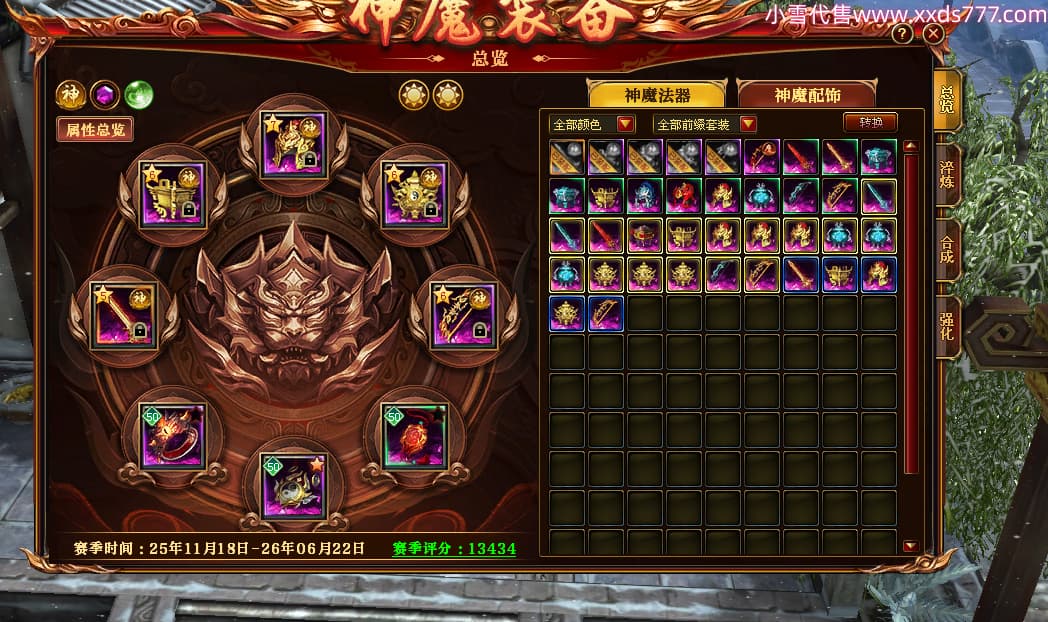Select the 合成 side tab
The width and height of the screenshot is (1048, 622).
tap(946, 250)
